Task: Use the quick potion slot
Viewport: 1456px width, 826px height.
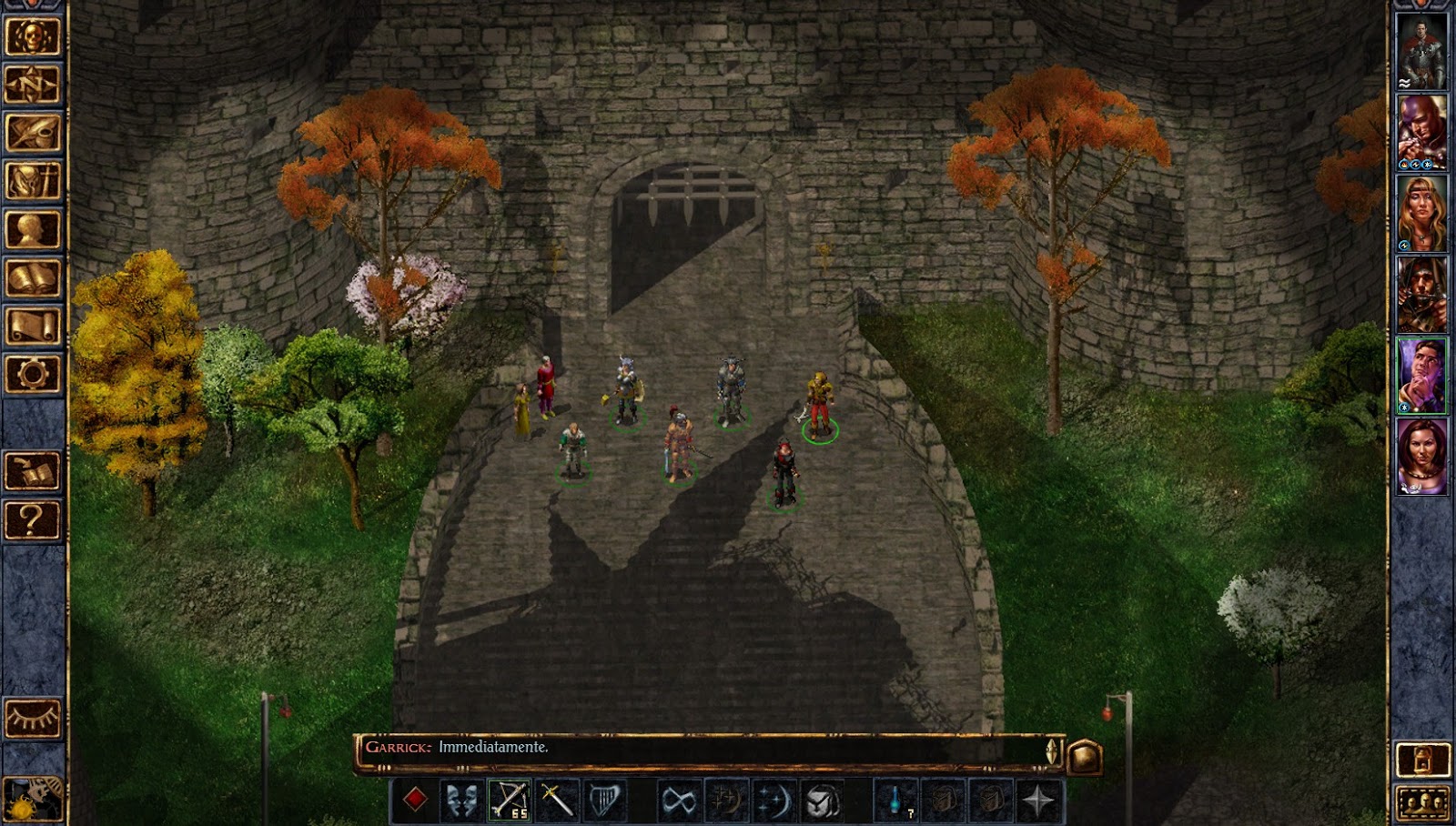Action: tap(895, 799)
